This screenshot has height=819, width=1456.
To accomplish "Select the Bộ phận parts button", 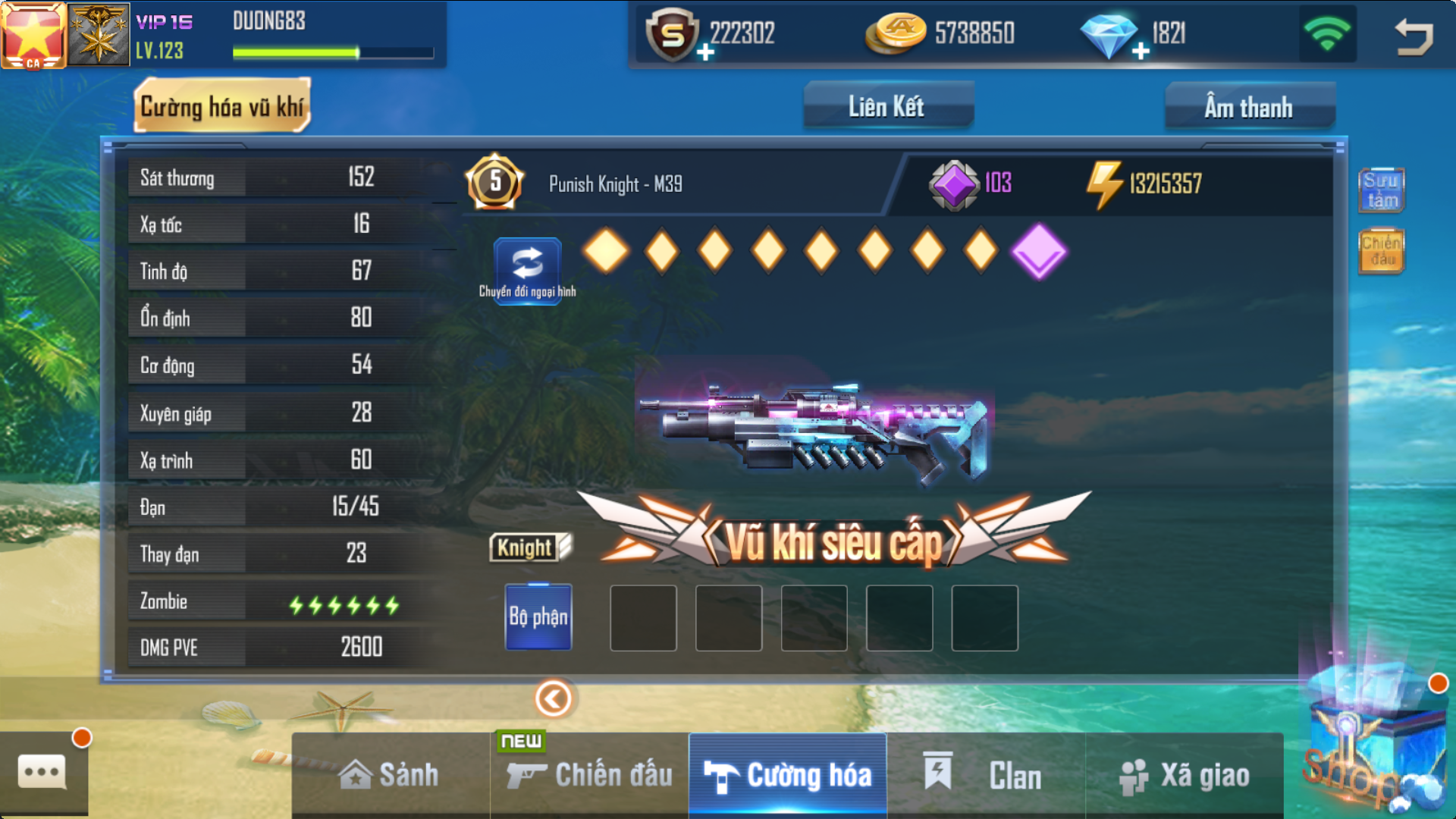I will pos(538,617).
